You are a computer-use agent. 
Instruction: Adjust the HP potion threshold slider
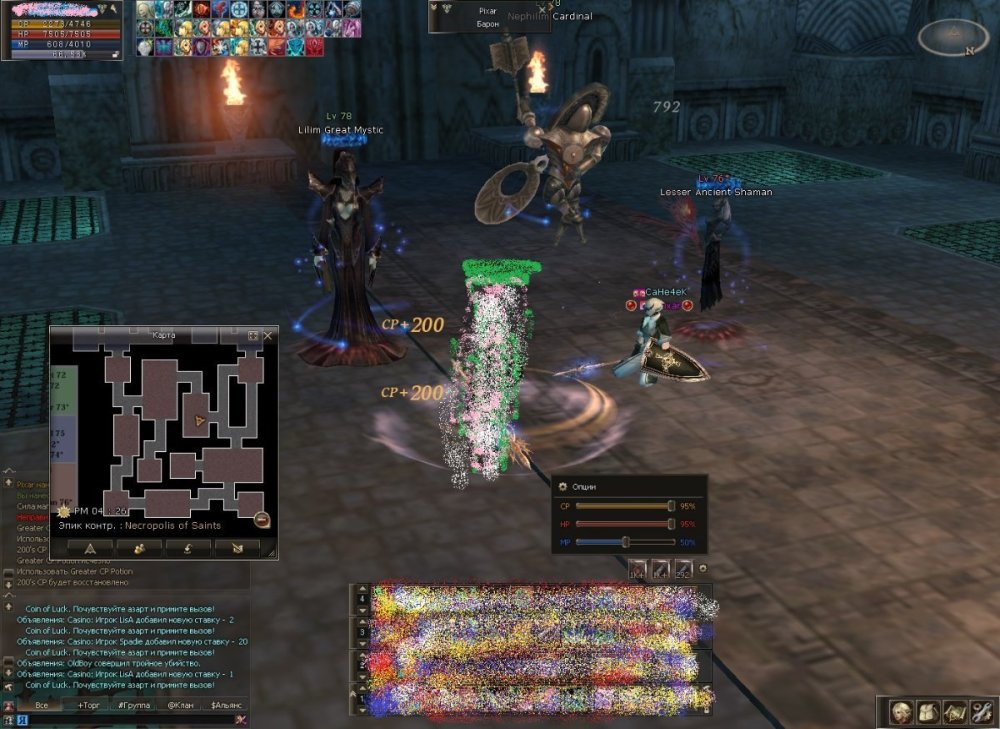coord(671,524)
